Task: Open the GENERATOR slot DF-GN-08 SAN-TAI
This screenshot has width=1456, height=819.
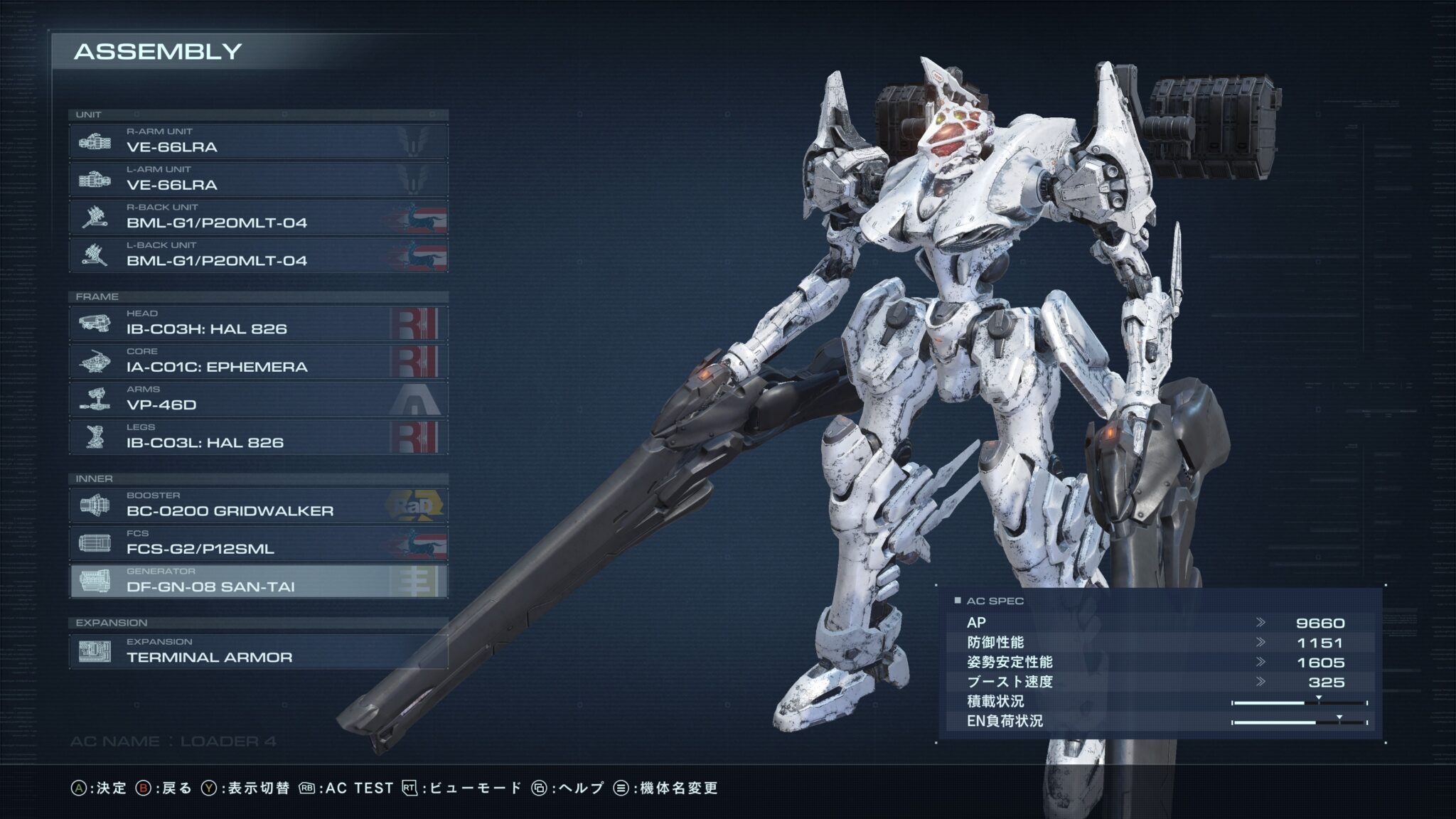Action: pyautogui.click(x=258, y=581)
